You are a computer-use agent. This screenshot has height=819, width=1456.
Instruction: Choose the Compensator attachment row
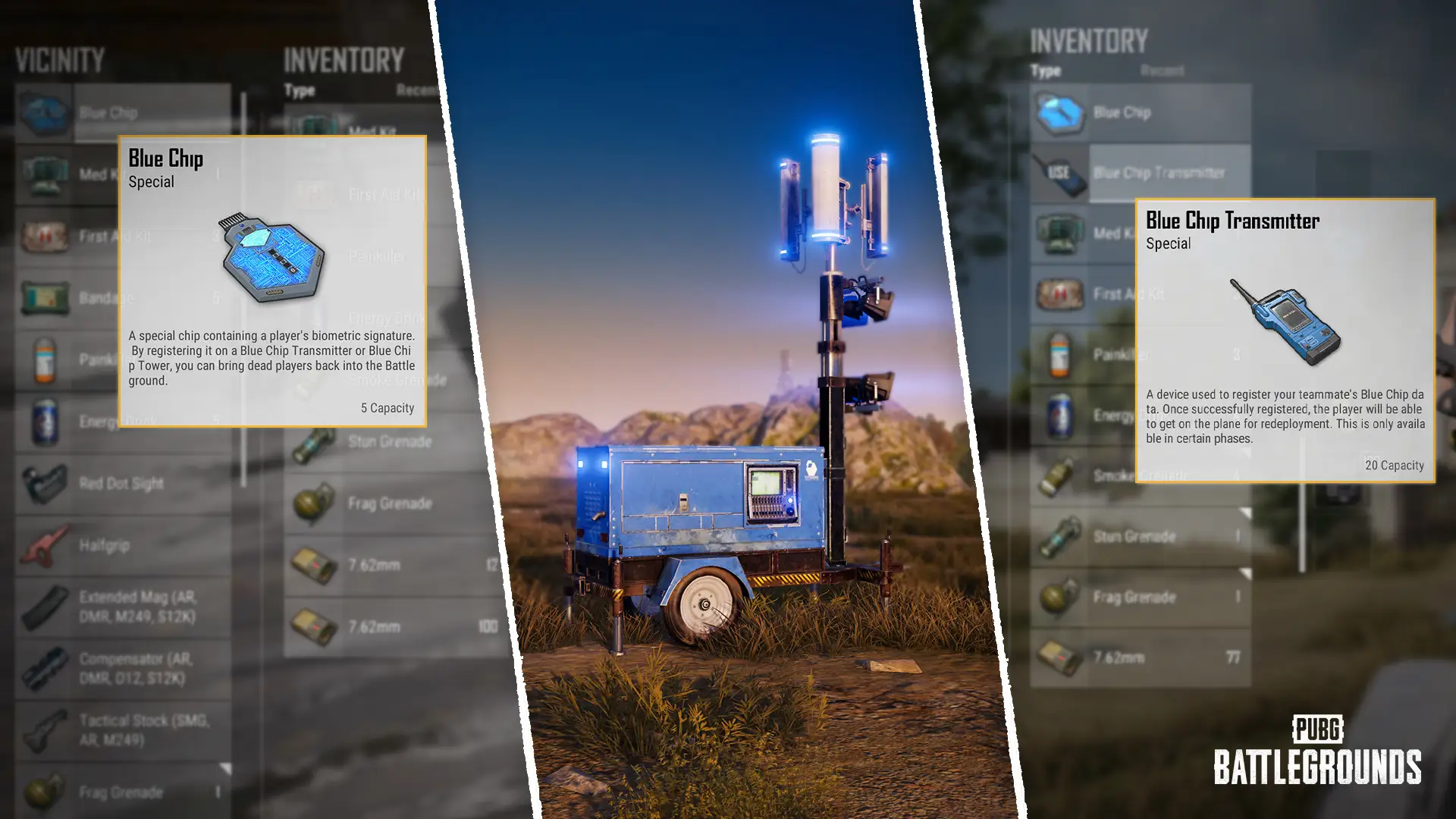click(x=123, y=668)
